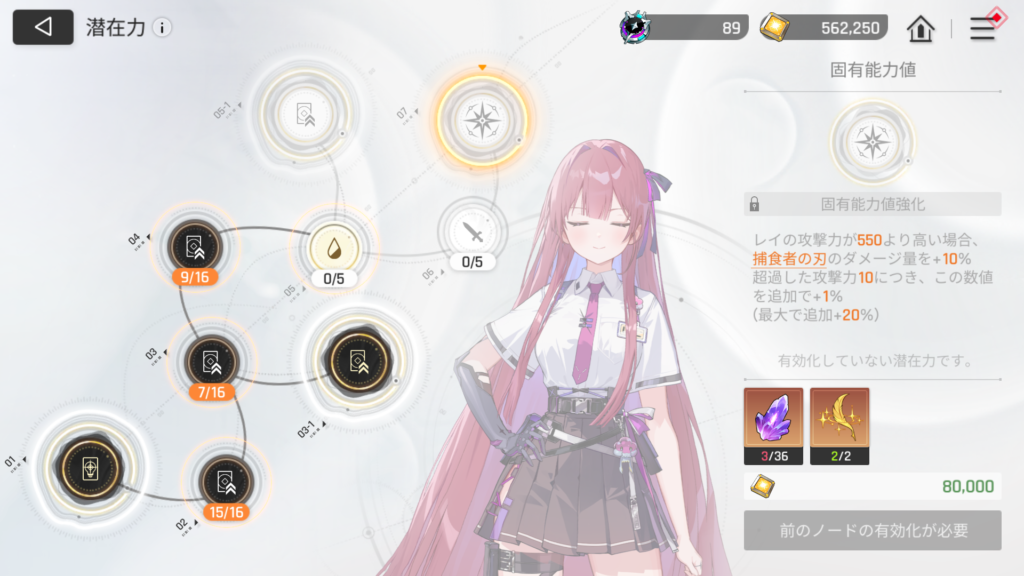Inspect the golden feather material 2/2
The image size is (1024, 576).
(x=839, y=419)
